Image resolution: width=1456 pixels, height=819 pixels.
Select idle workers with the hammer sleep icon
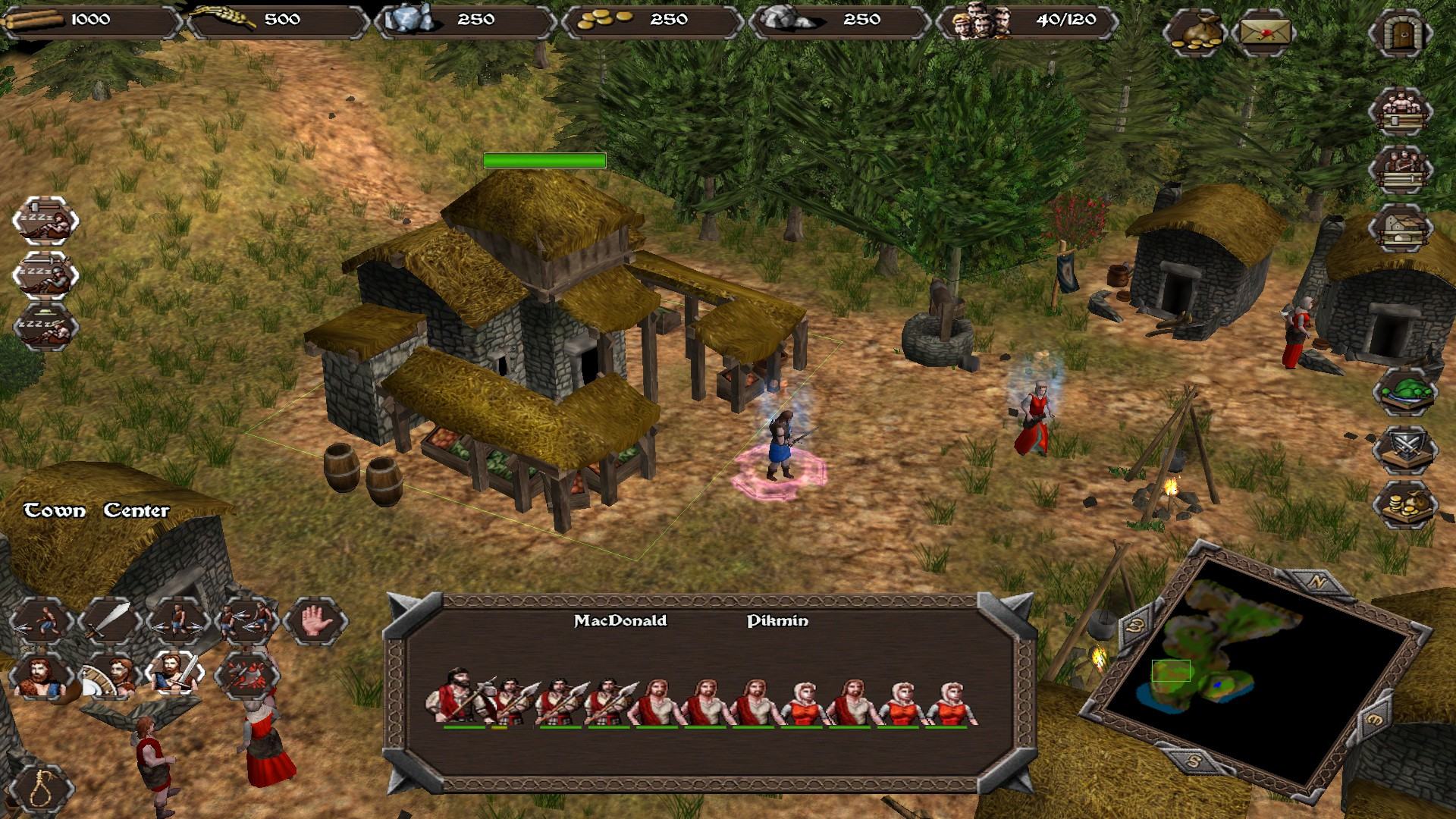[45, 221]
